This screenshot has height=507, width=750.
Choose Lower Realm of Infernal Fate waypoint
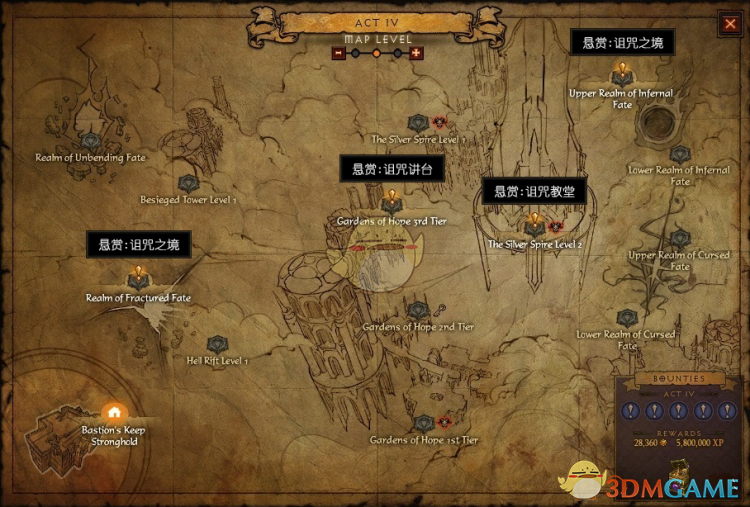click(x=680, y=154)
